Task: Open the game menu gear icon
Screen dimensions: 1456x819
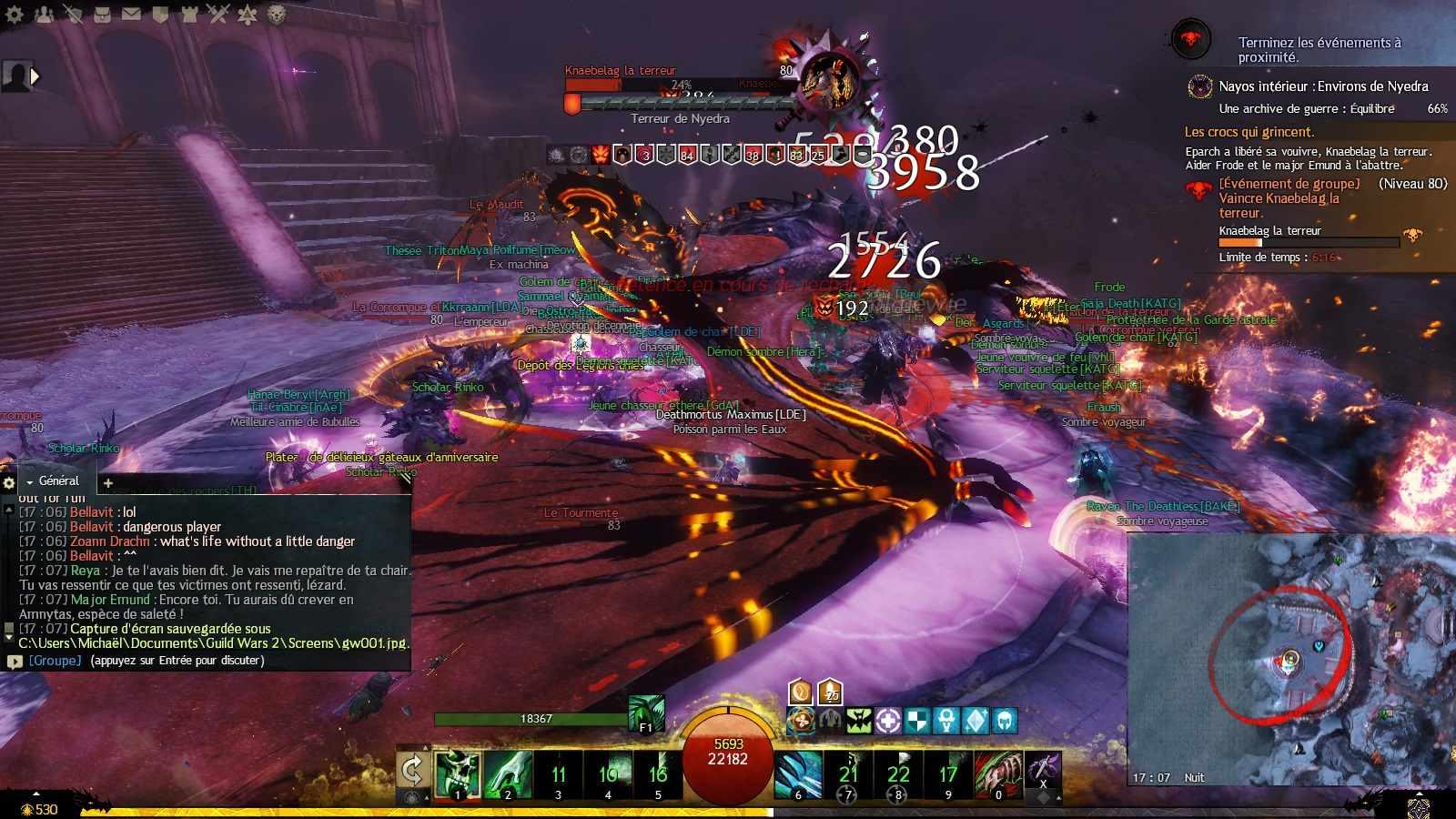Action: [x=15, y=14]
